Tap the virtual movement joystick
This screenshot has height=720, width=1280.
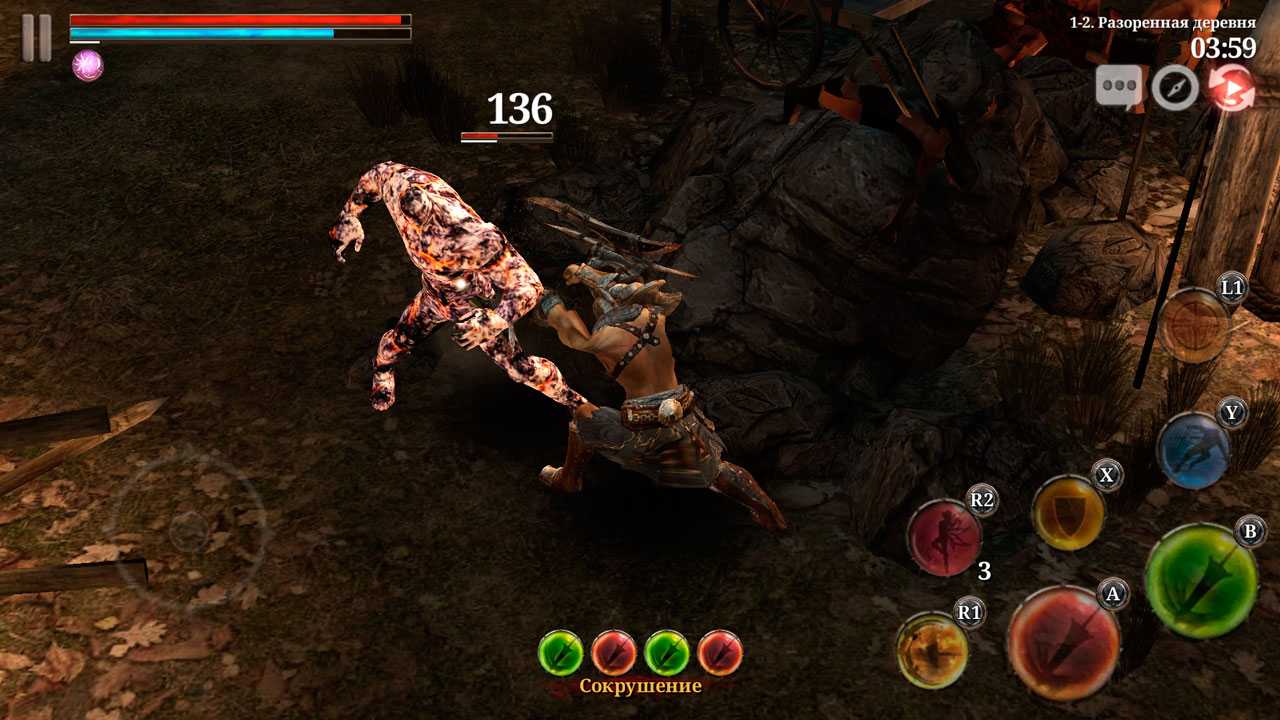click(188, 530)
